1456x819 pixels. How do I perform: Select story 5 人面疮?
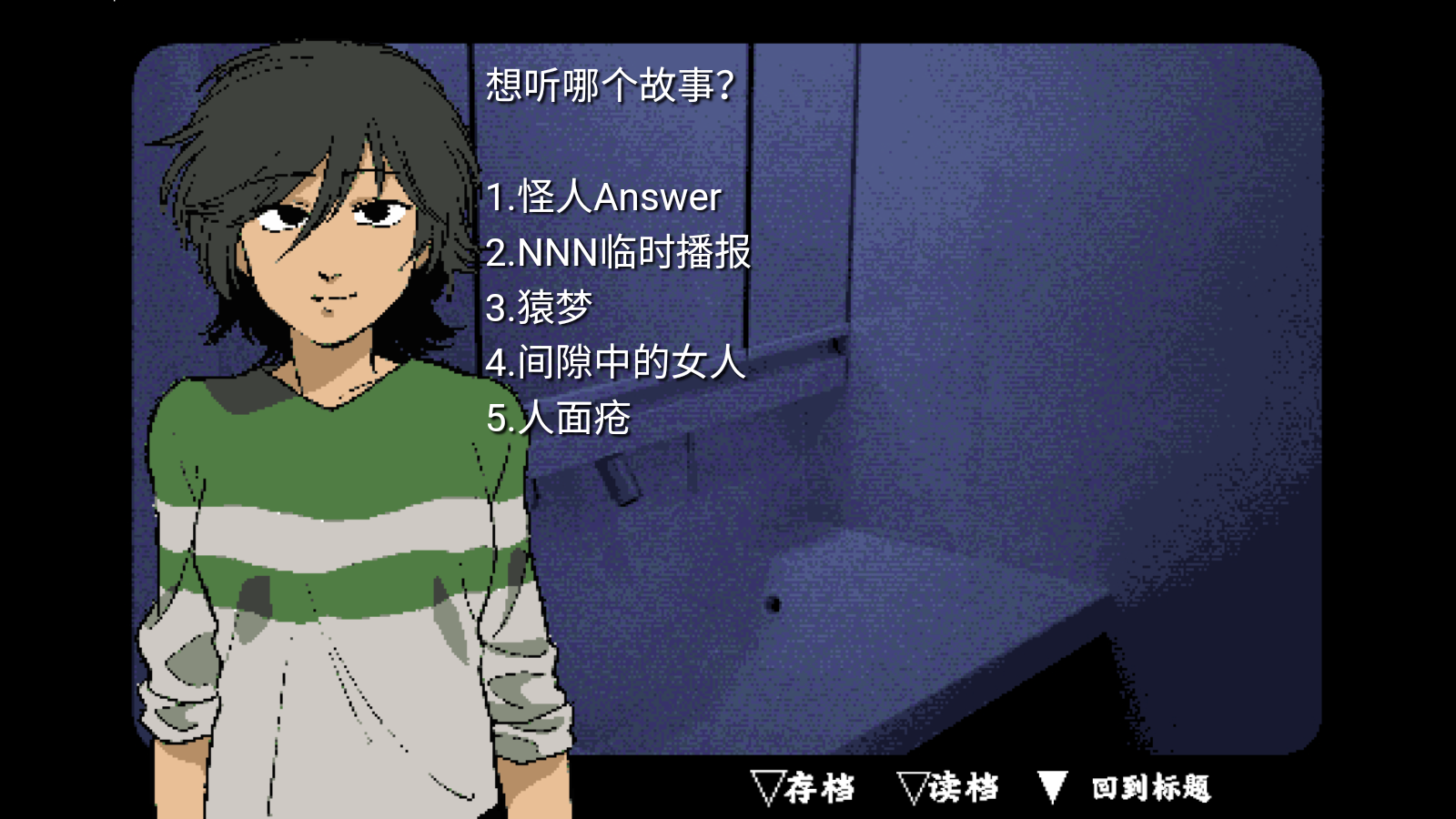click(558, 419)
